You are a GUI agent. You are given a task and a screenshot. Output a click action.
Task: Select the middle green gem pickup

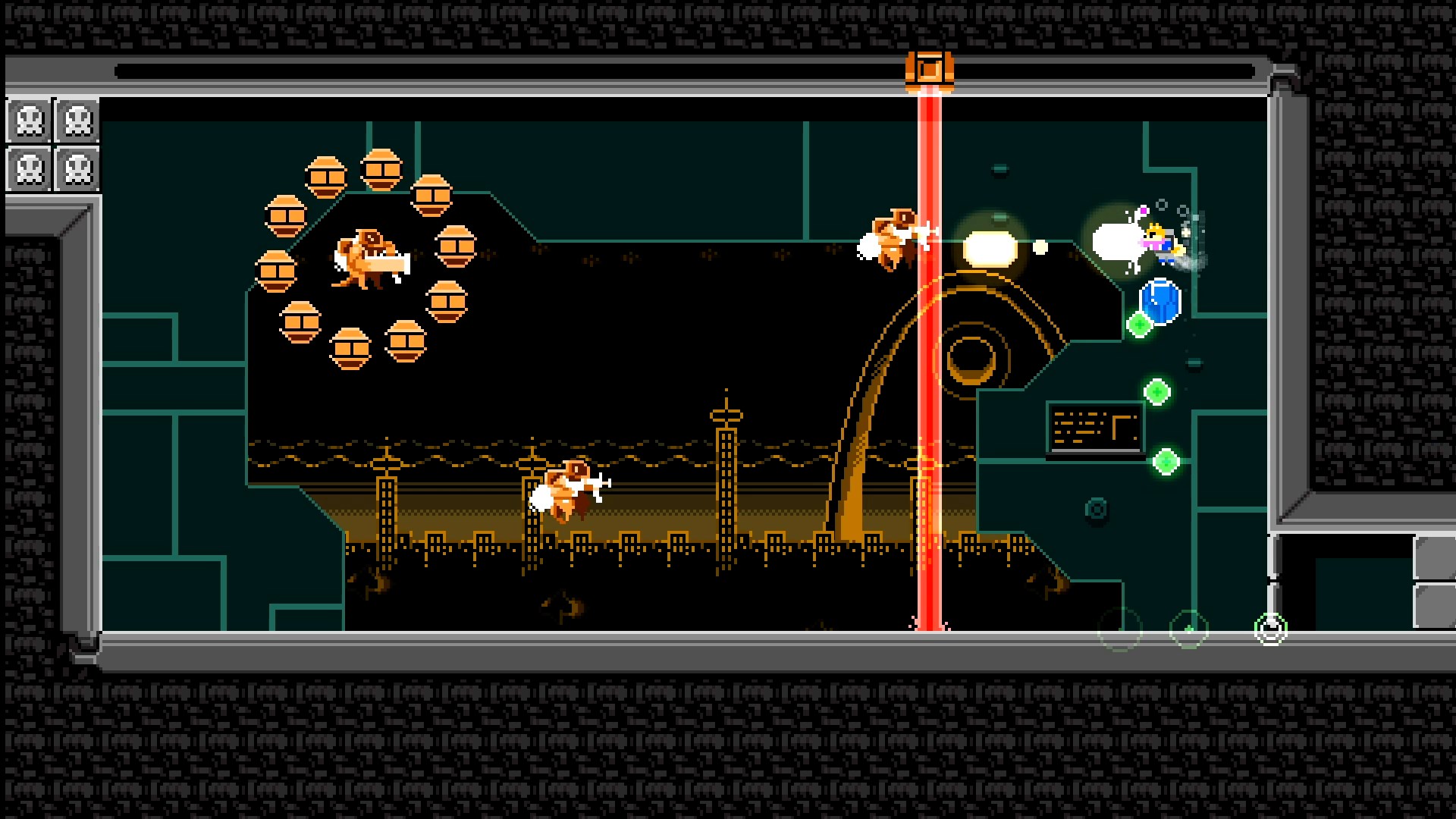pos(1159,391)
